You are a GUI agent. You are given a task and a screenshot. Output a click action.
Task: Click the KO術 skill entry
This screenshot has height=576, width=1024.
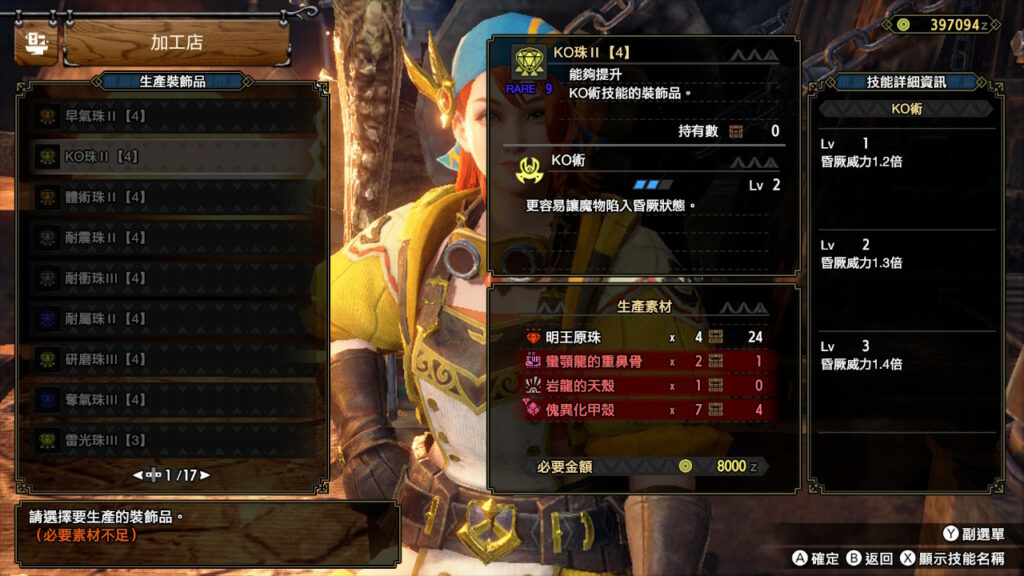[645, 172]
